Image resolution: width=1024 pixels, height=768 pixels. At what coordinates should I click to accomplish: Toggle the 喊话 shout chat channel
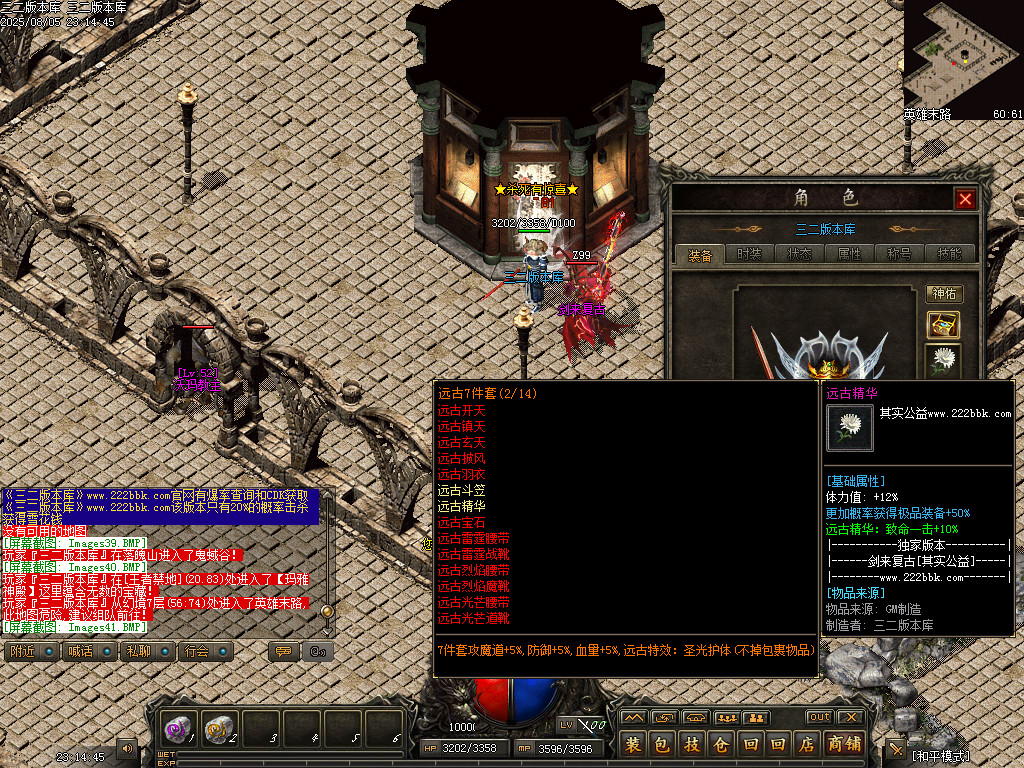87,651
